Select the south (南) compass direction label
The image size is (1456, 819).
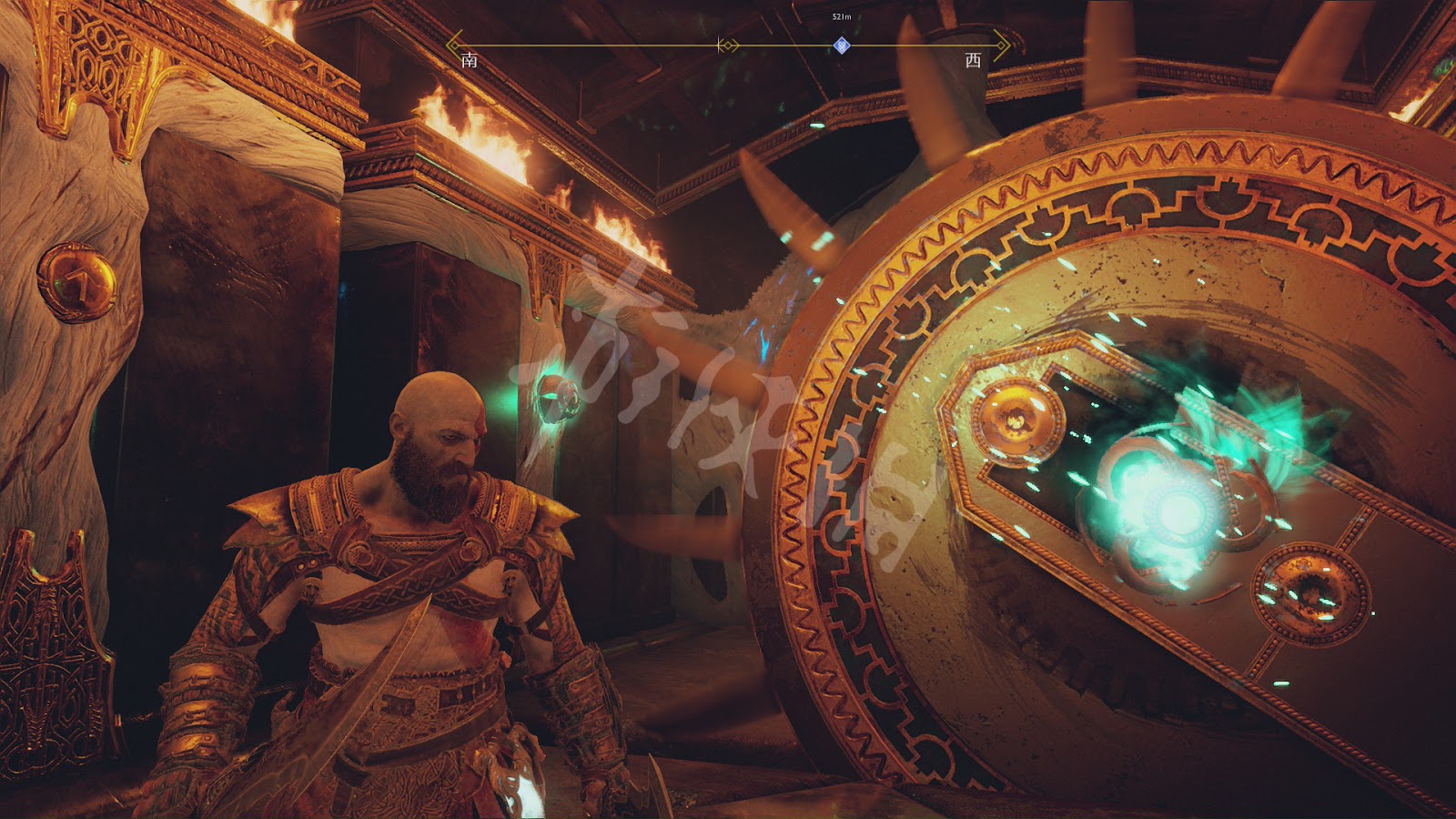[470, 61]
